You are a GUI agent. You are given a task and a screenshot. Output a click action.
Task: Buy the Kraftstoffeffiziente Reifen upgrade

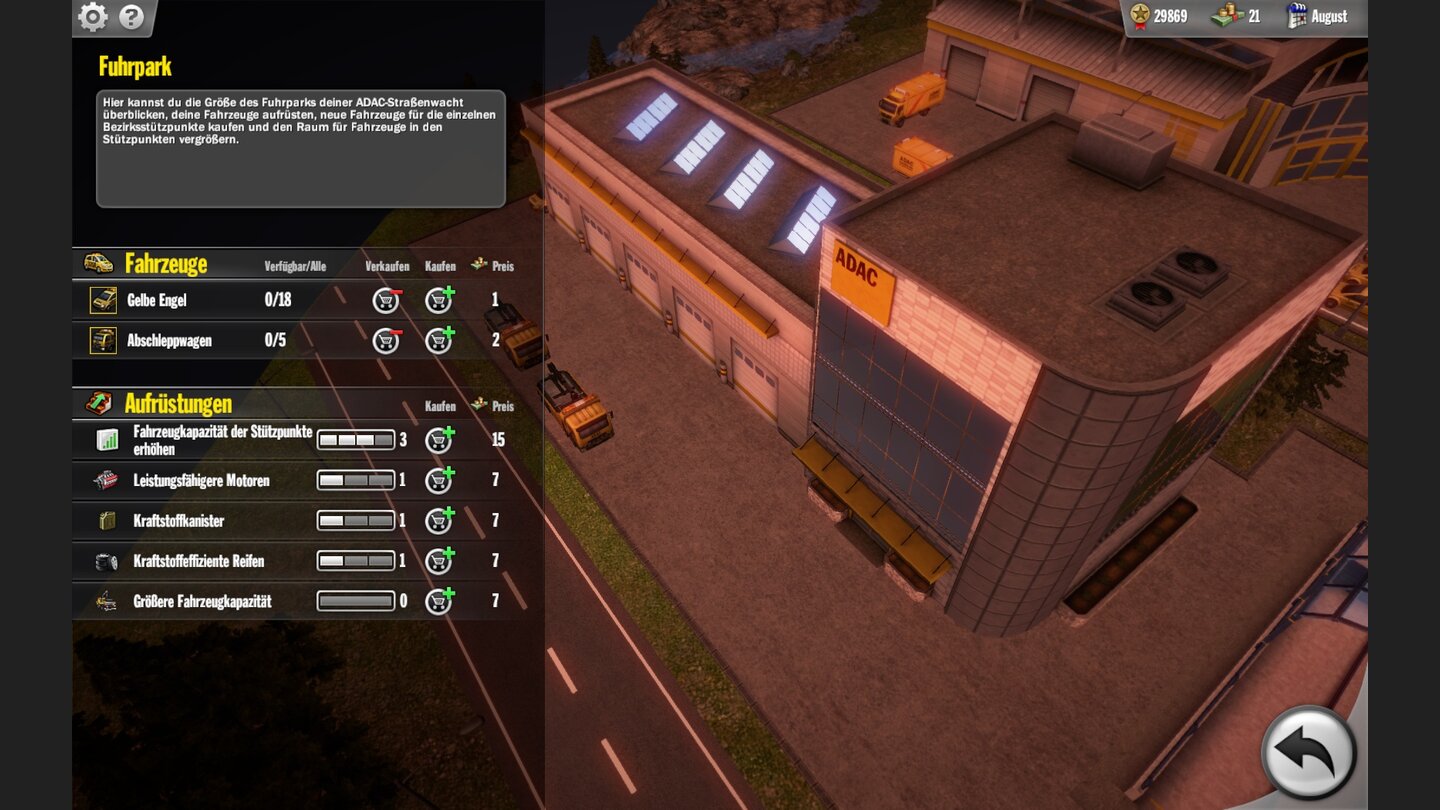(x=438, y=560)
